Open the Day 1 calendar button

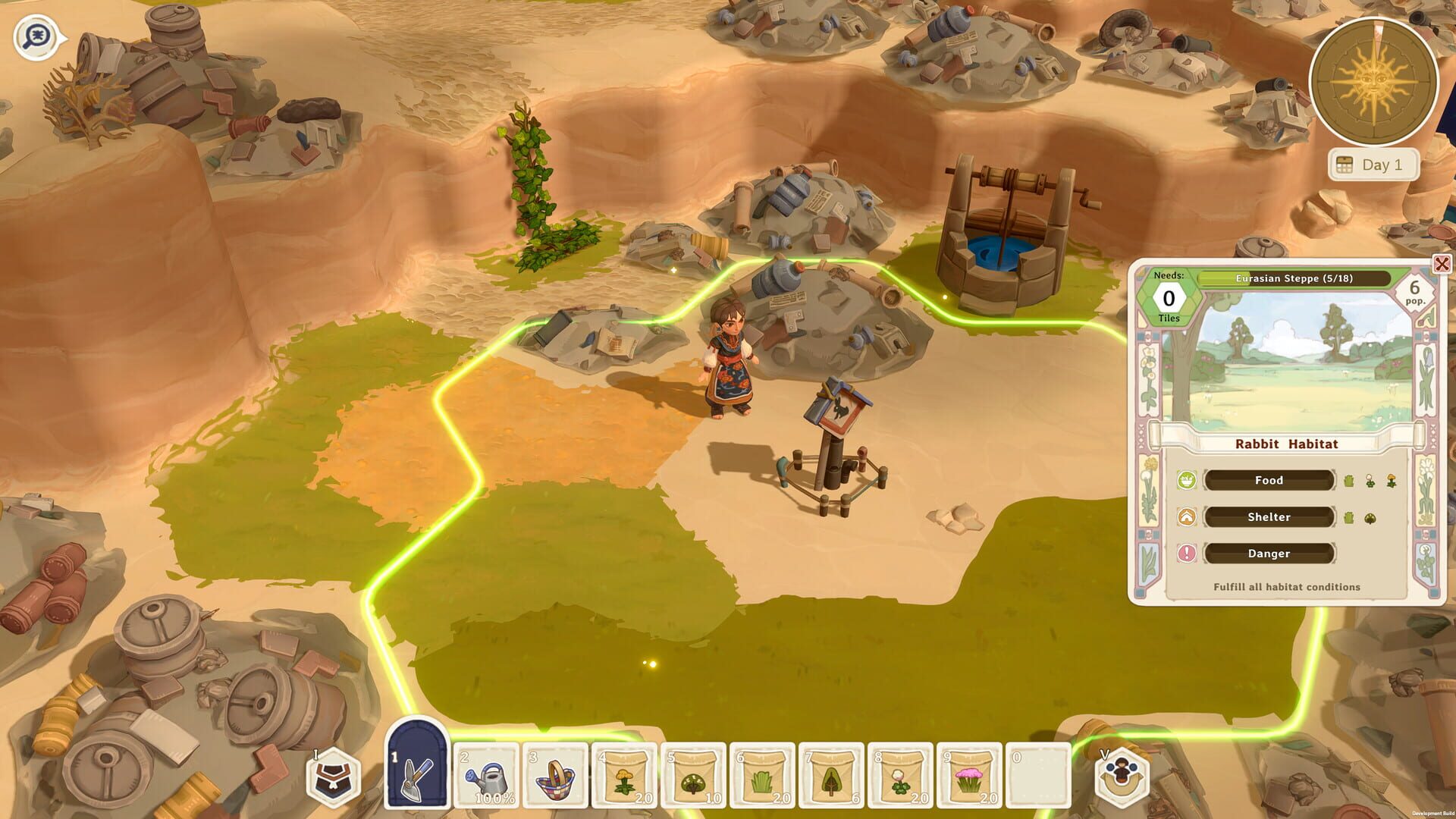[x=1374, y=164]
